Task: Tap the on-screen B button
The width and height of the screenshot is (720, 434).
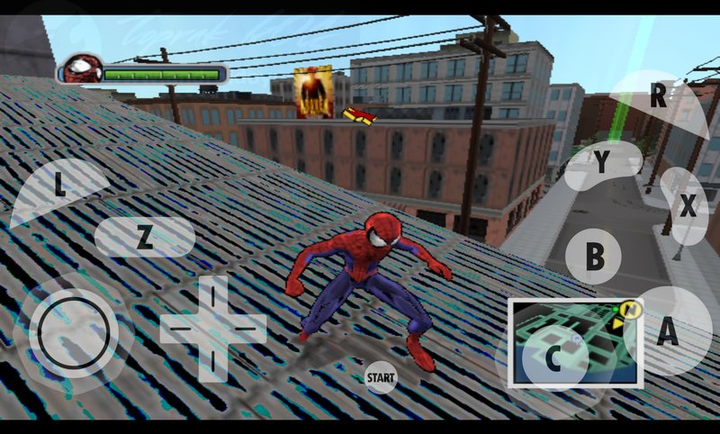Action: 594,256
